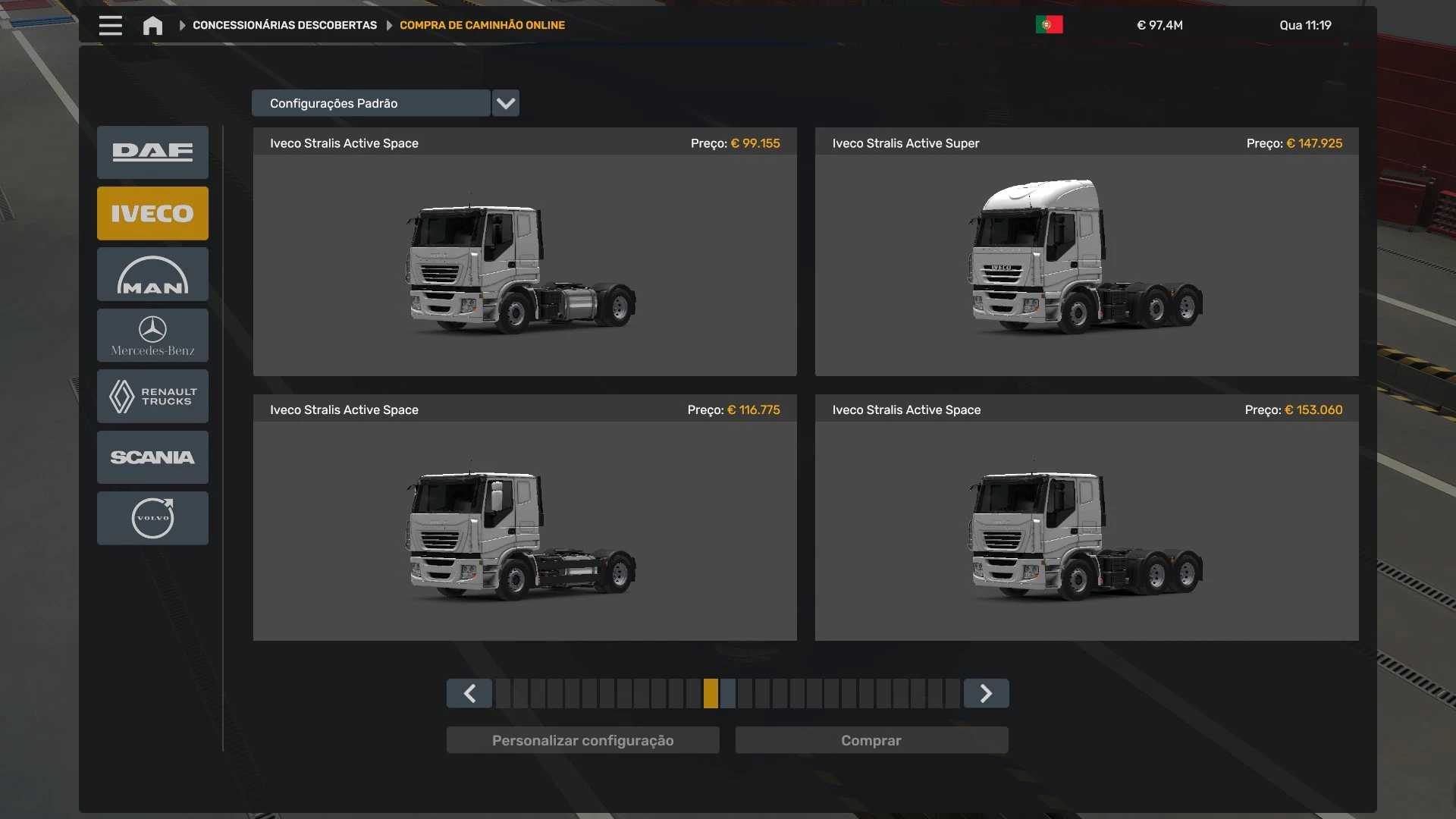The image size is (1456, 819).
Task: Click Personalizar configuração
Action: click(x=582, y=740)
